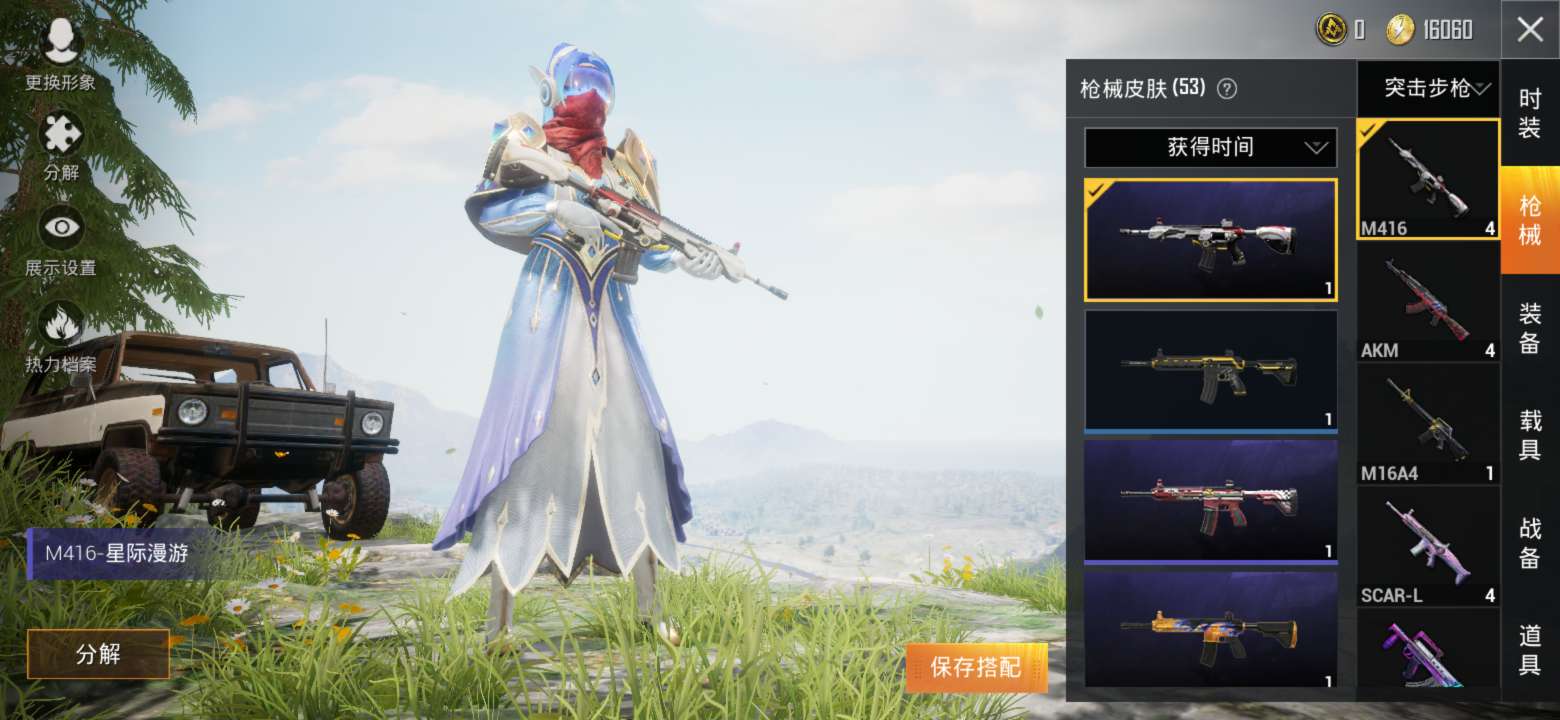Image resolution: width=1560 pixels, height=720 pixels.
Task: Select the 道具 items tab
Action: tap(1529, 650)
